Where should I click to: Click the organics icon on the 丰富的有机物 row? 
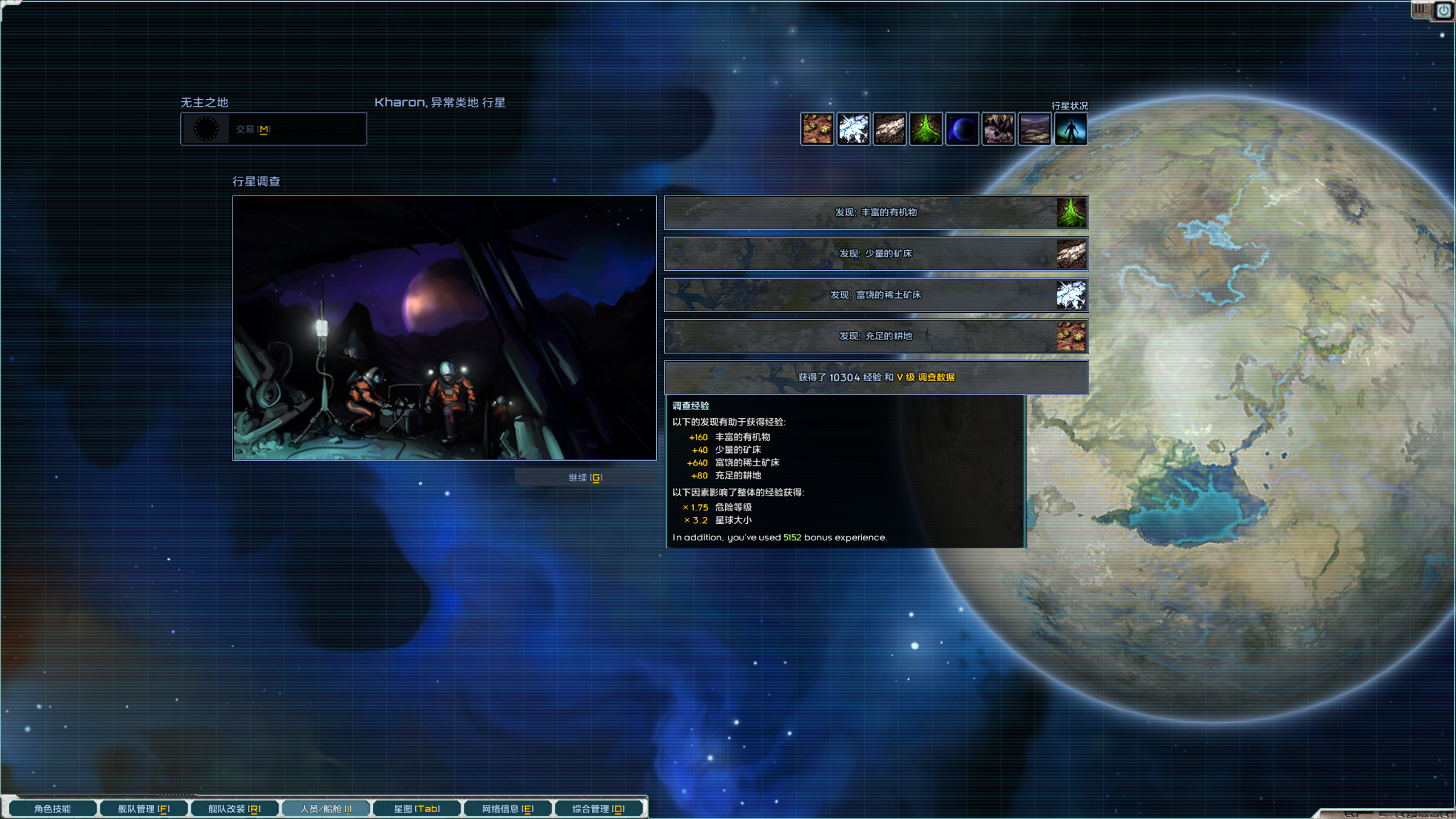tap(1072, 213)
